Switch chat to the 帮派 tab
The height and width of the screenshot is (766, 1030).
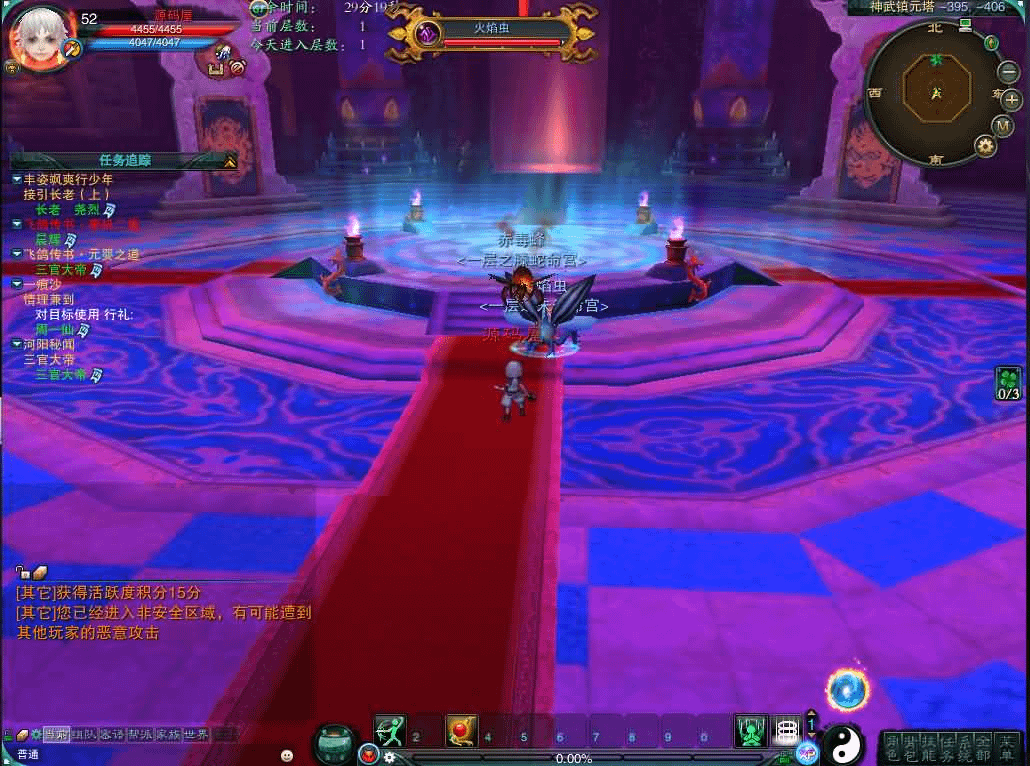coord(140,734)
